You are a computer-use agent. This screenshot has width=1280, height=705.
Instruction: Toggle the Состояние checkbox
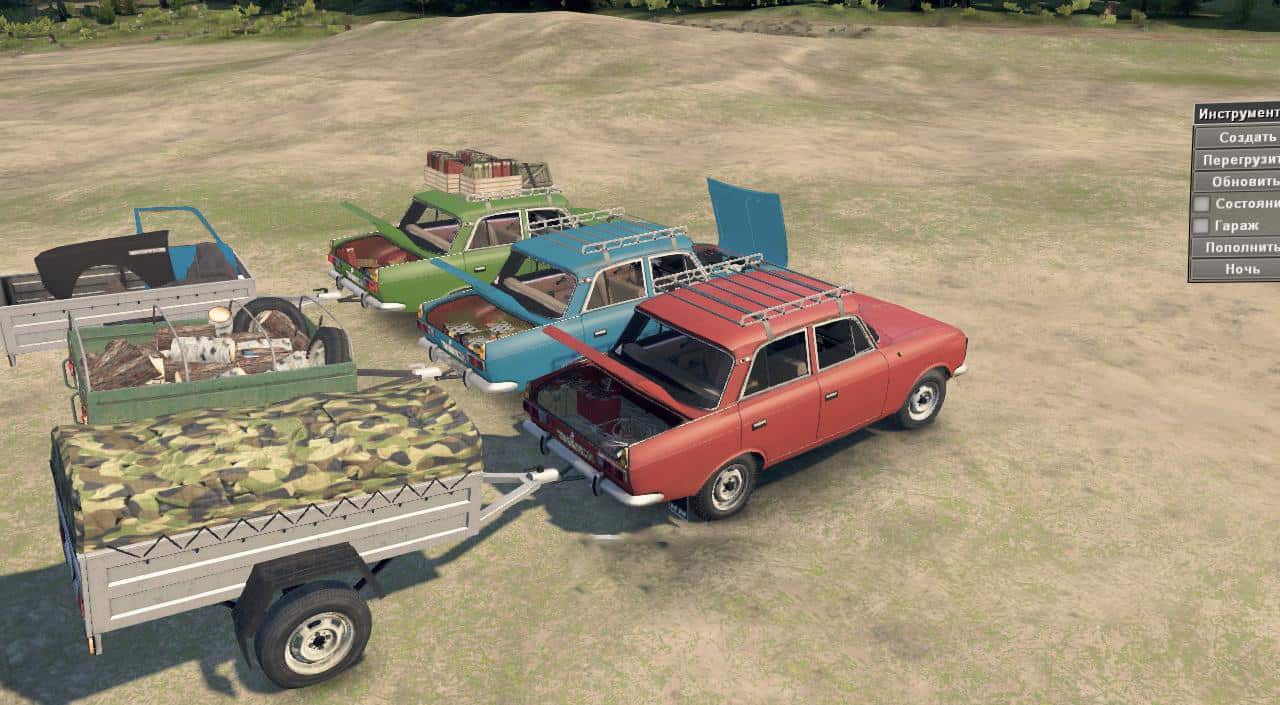pyautogui.click(x=1201, y=203)
